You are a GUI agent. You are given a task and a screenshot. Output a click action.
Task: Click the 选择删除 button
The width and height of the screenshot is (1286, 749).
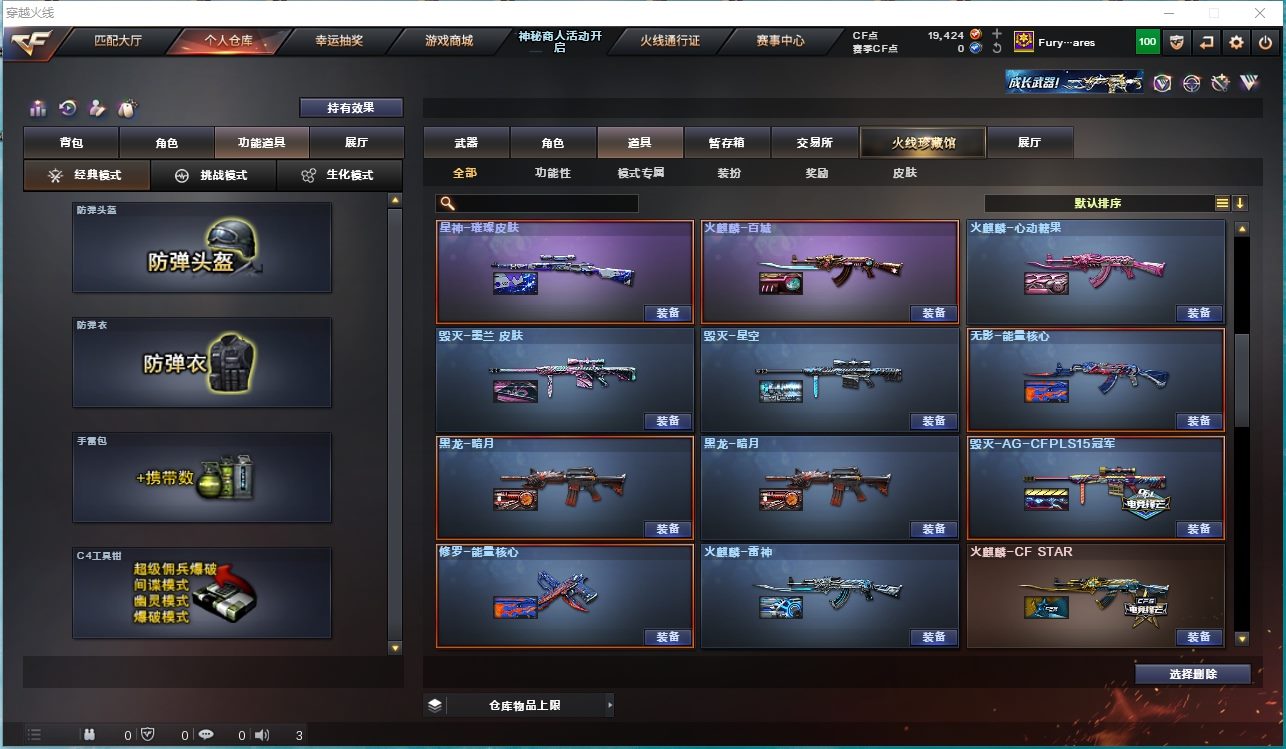tap(1193, 674)
